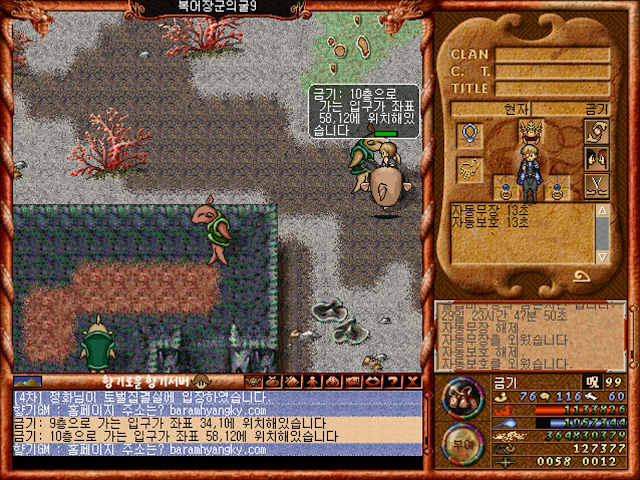Select the scorpion-shaped equipment slot
Image resolution: width=640 pixels, height=480 pixels.
469,169
